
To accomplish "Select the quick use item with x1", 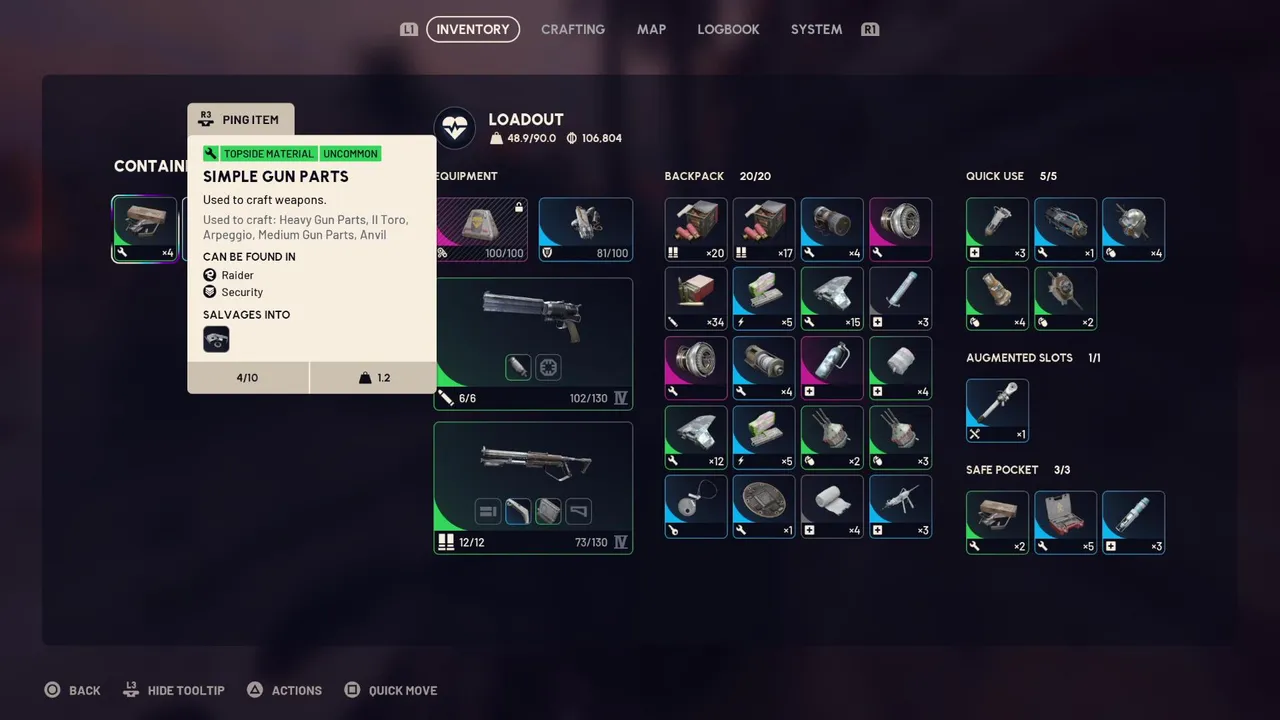I will 1065,229.
